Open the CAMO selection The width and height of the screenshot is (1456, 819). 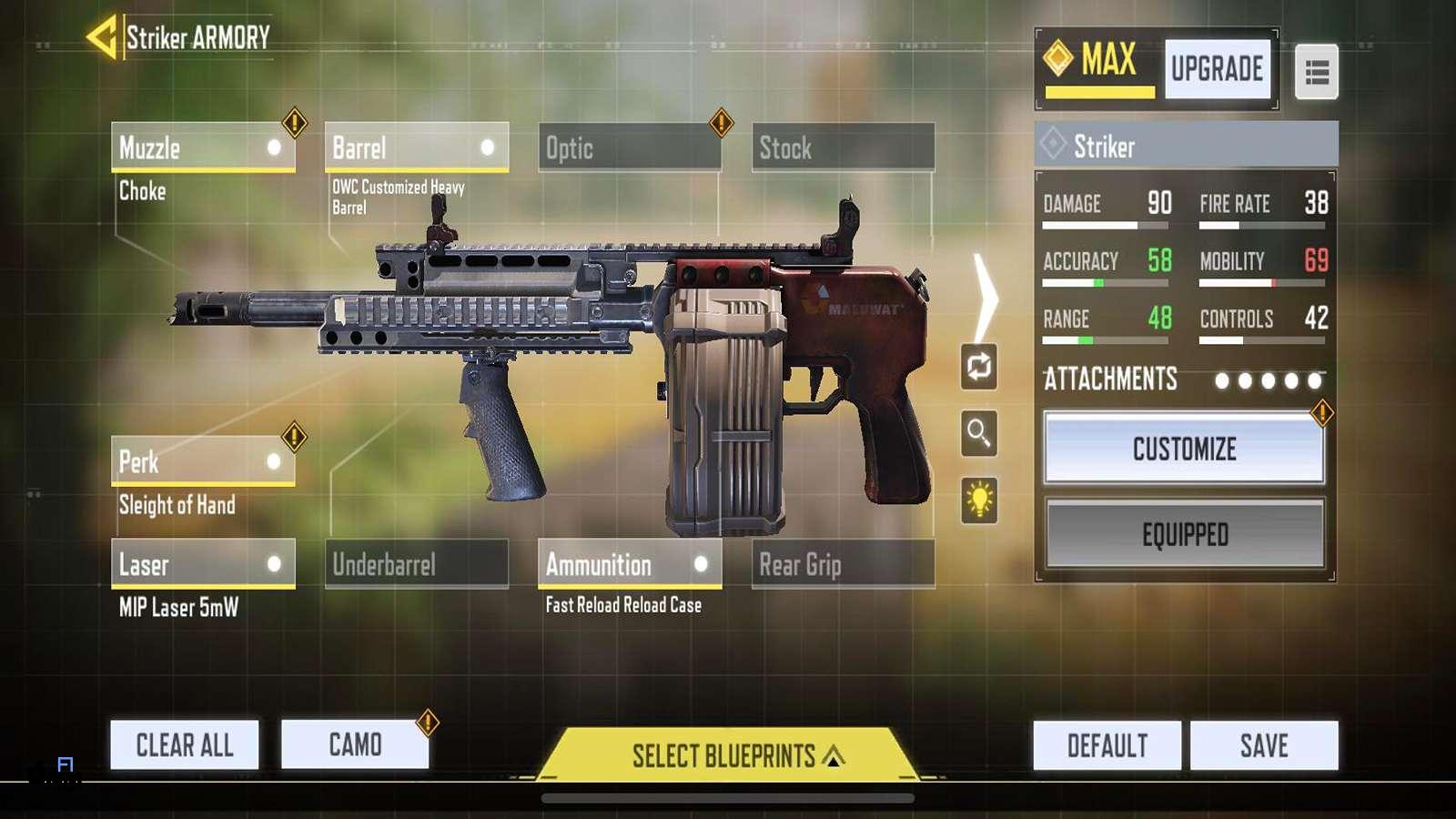[x=355, y=745]
